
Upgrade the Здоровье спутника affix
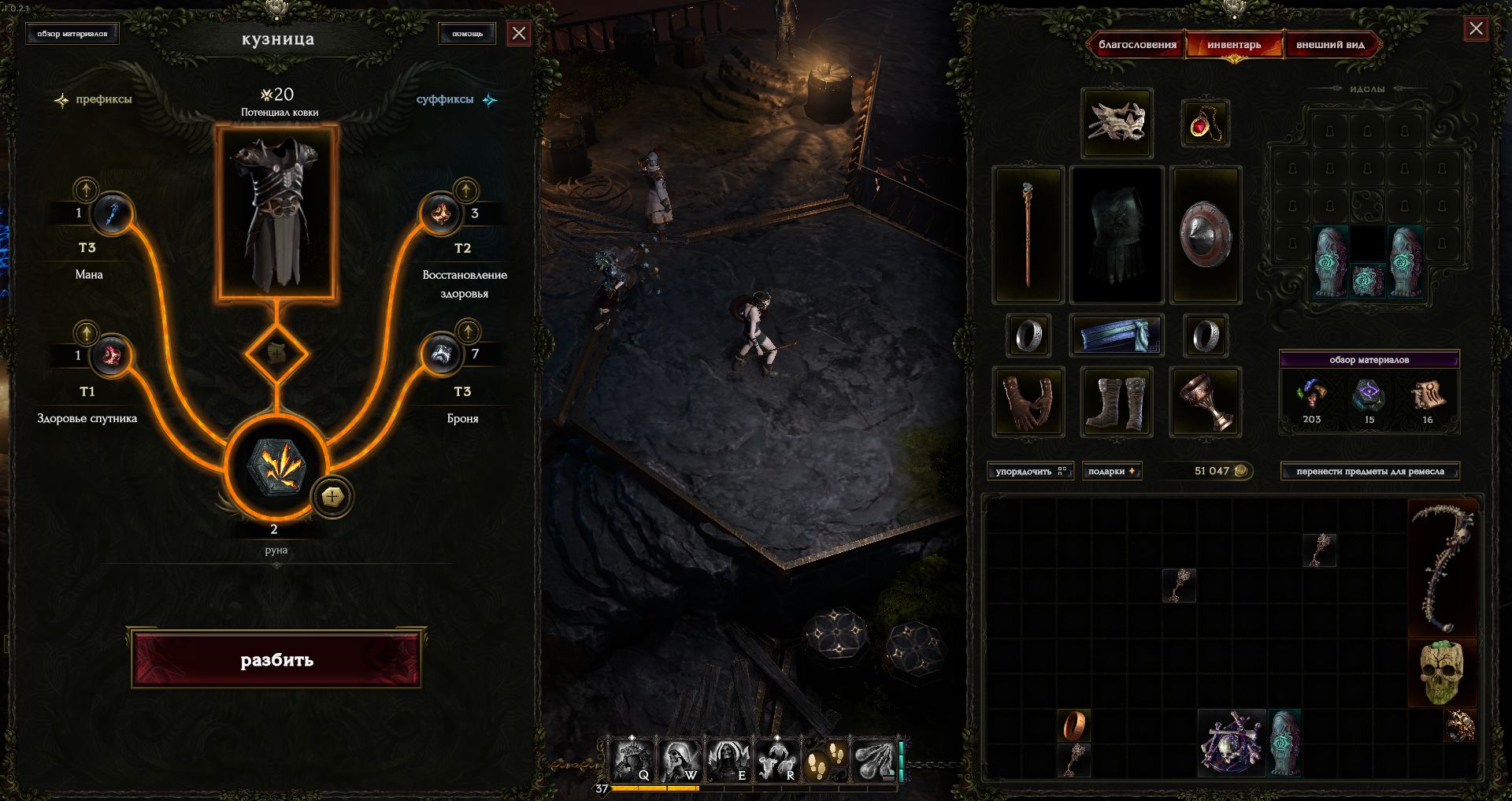point(86,332)
